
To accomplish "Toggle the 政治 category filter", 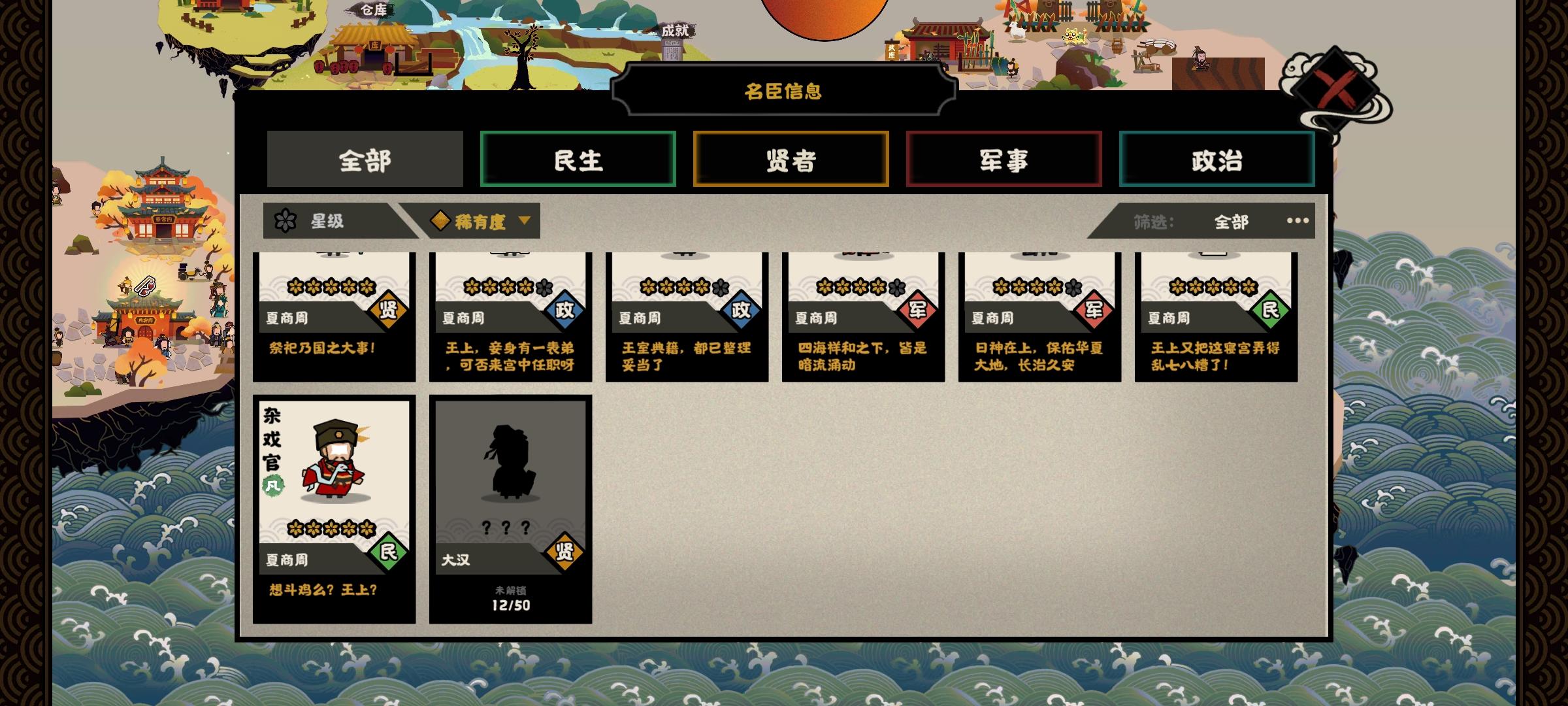I will pyautogui.click(x=1217, y=159).
